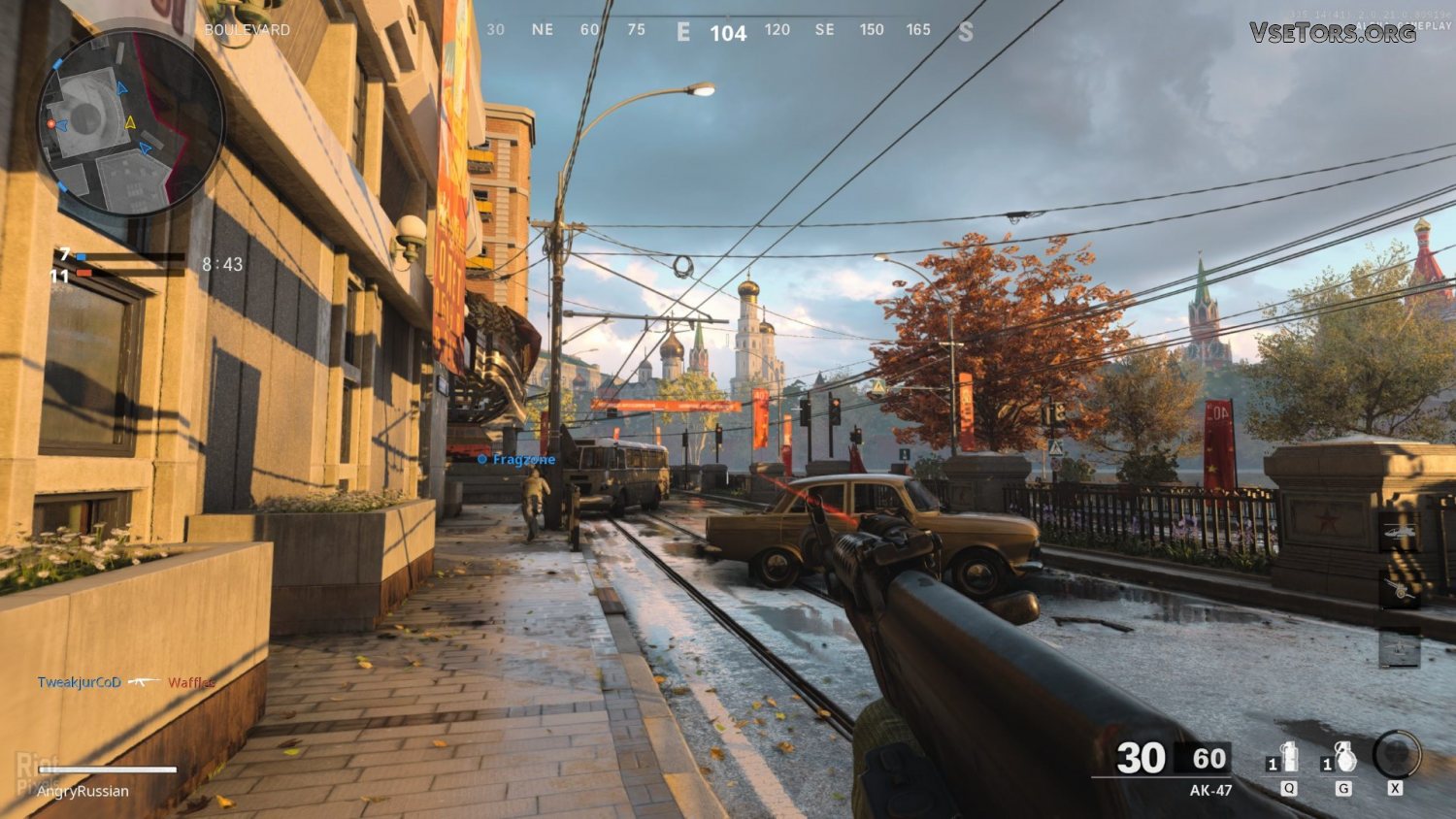Click the yellow player arrow on minimap
Screen dimensions: 1456x819
click(131, 122)
